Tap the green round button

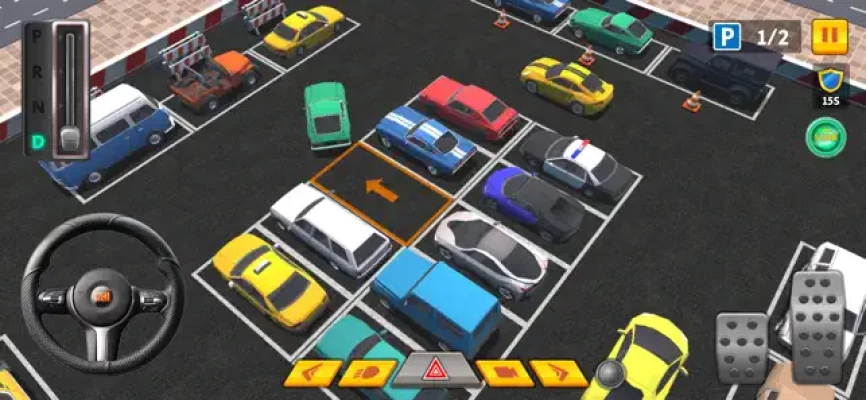pyautogui.click(x=826, y=137)
